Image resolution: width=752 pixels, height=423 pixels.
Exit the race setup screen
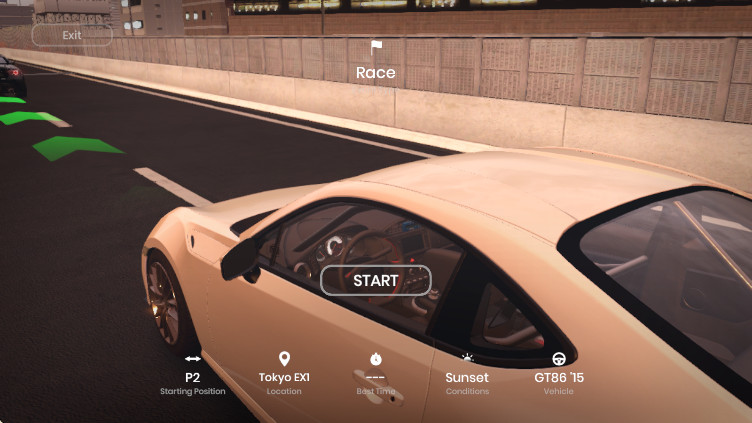tap(72, 35)
